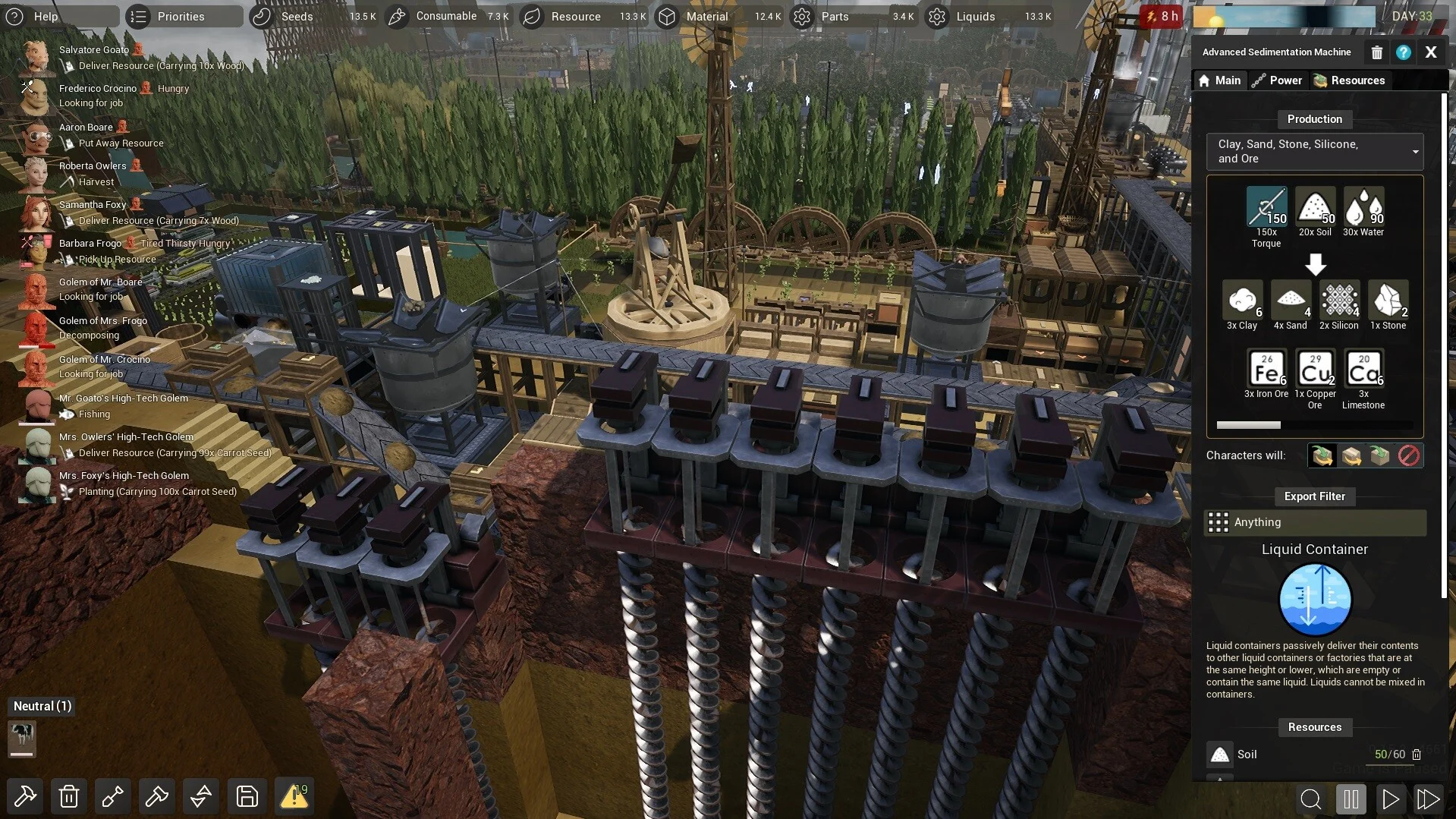Screen dimensions: 1456x819
Task: Toggle the Liquid Container circular button
Action: point(1314,599)
